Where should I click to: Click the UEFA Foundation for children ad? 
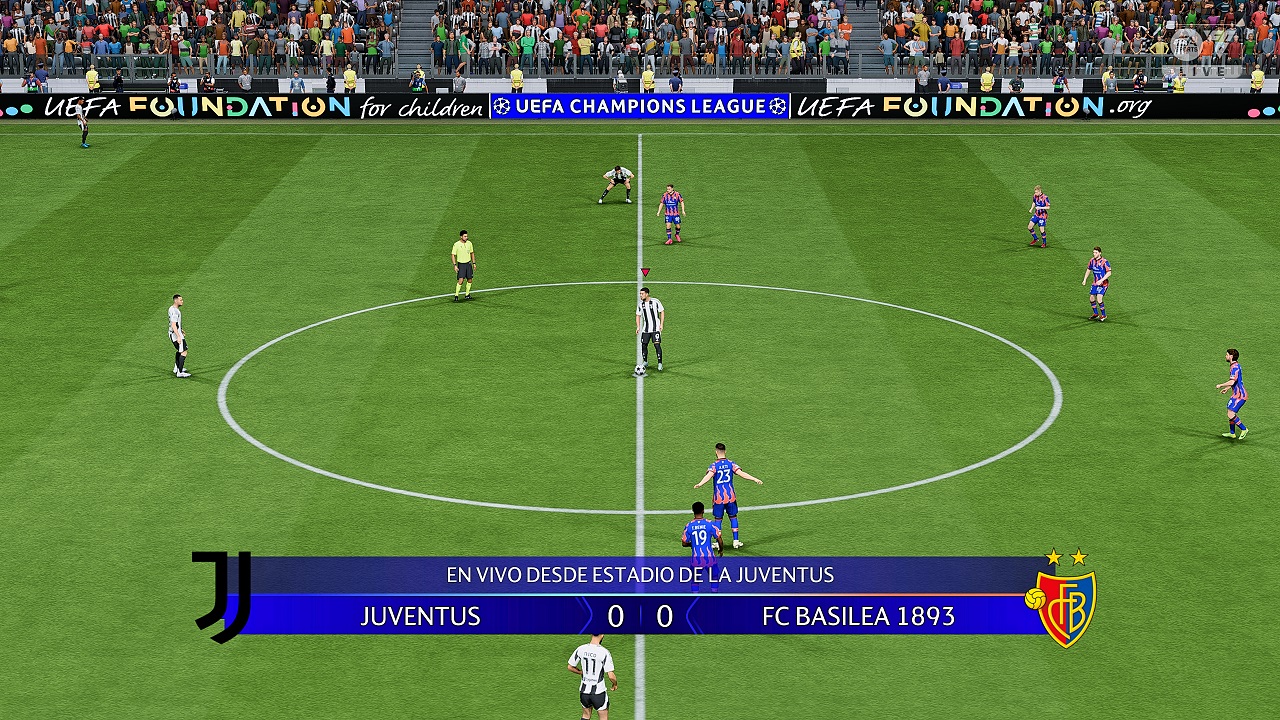tap(240, 108)
